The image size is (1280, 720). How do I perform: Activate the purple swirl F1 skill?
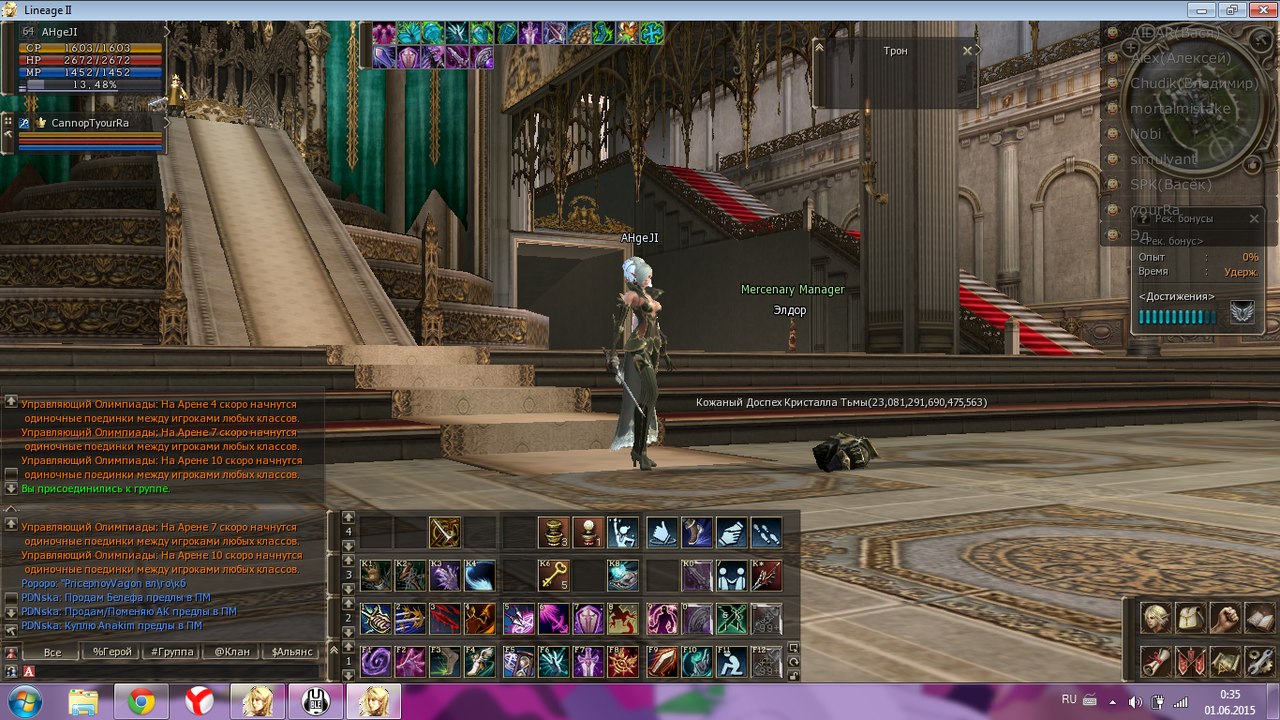tap(375, 662)
